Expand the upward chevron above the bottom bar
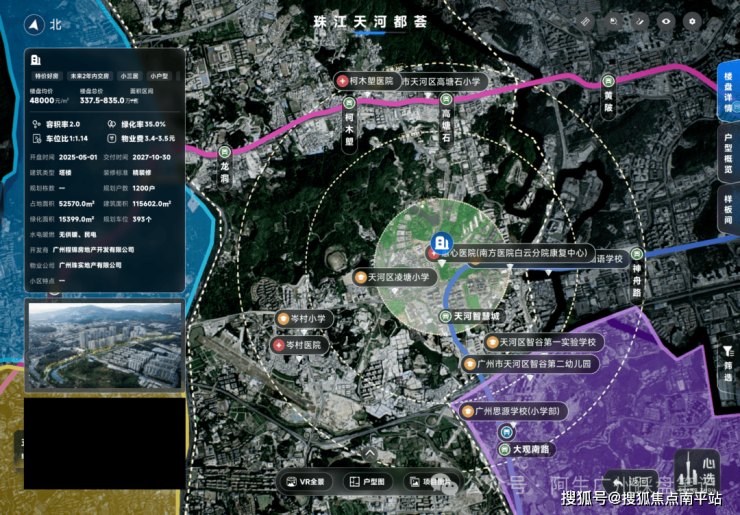The height and width of the screenshot is (515, 740). 369,452
